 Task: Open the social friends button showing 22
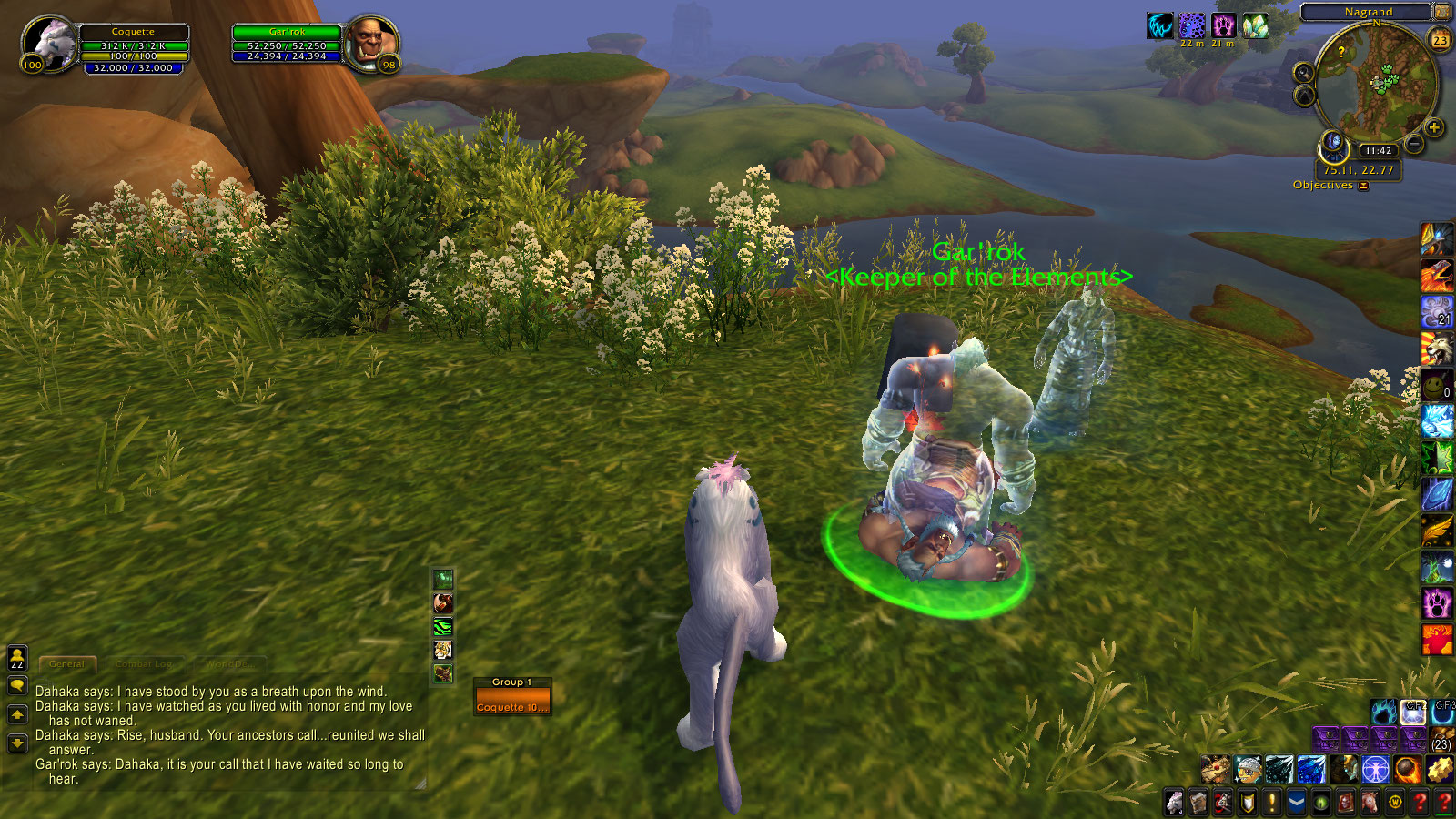(x=17, y=658)
